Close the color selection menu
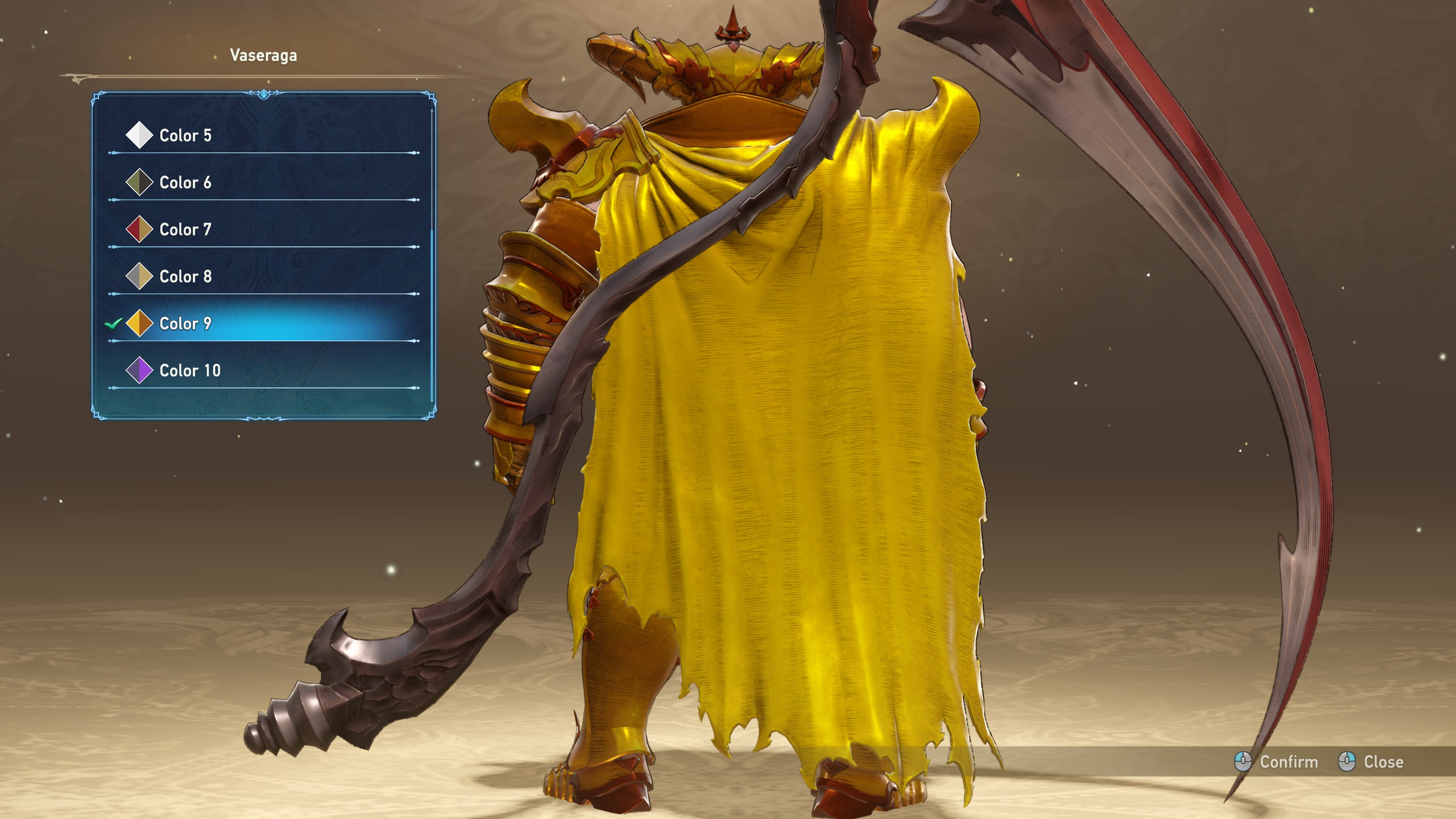This screenshot has height=819, width=1456. pyautogui.click(x=1371, y=762)
